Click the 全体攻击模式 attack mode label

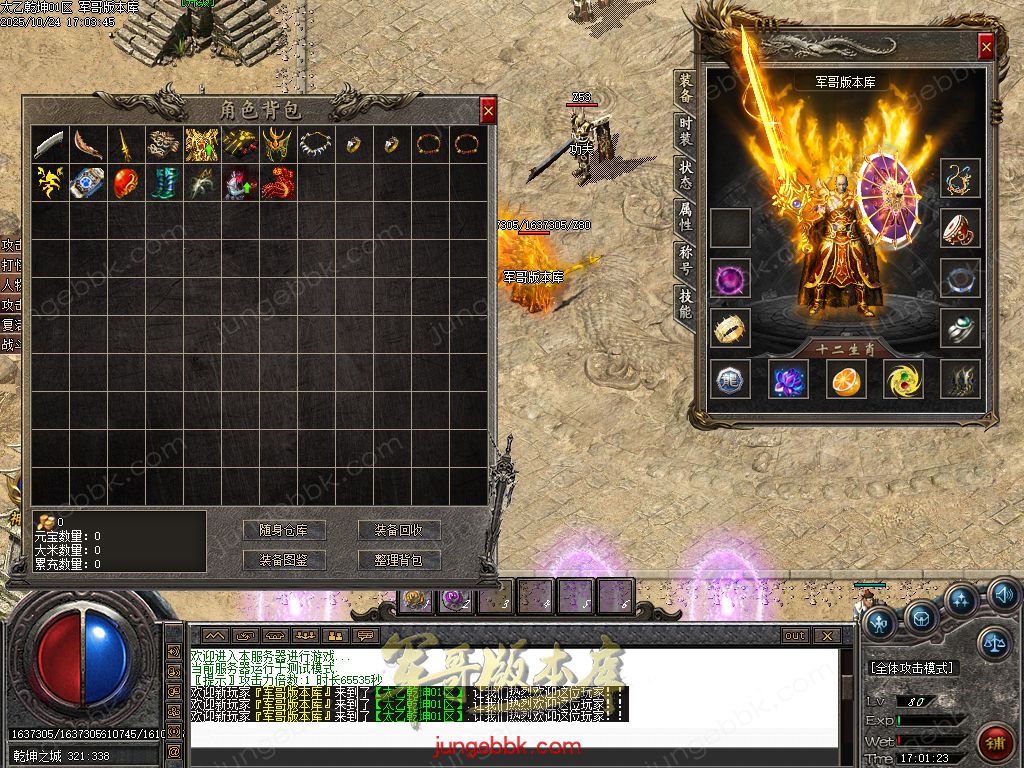pos(911,667)
